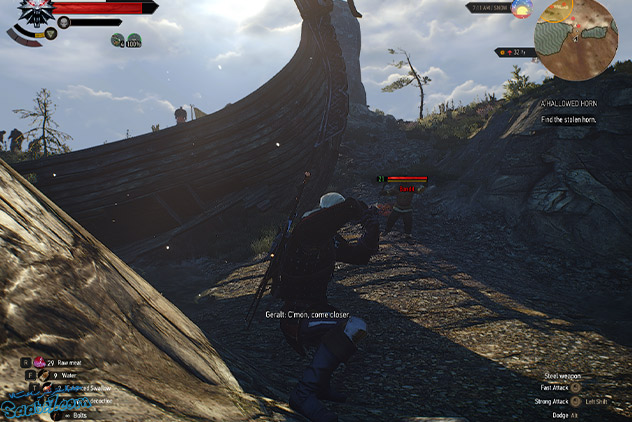Click the active buff icon showing 100%
632x422 pixels.
(133, 40)
